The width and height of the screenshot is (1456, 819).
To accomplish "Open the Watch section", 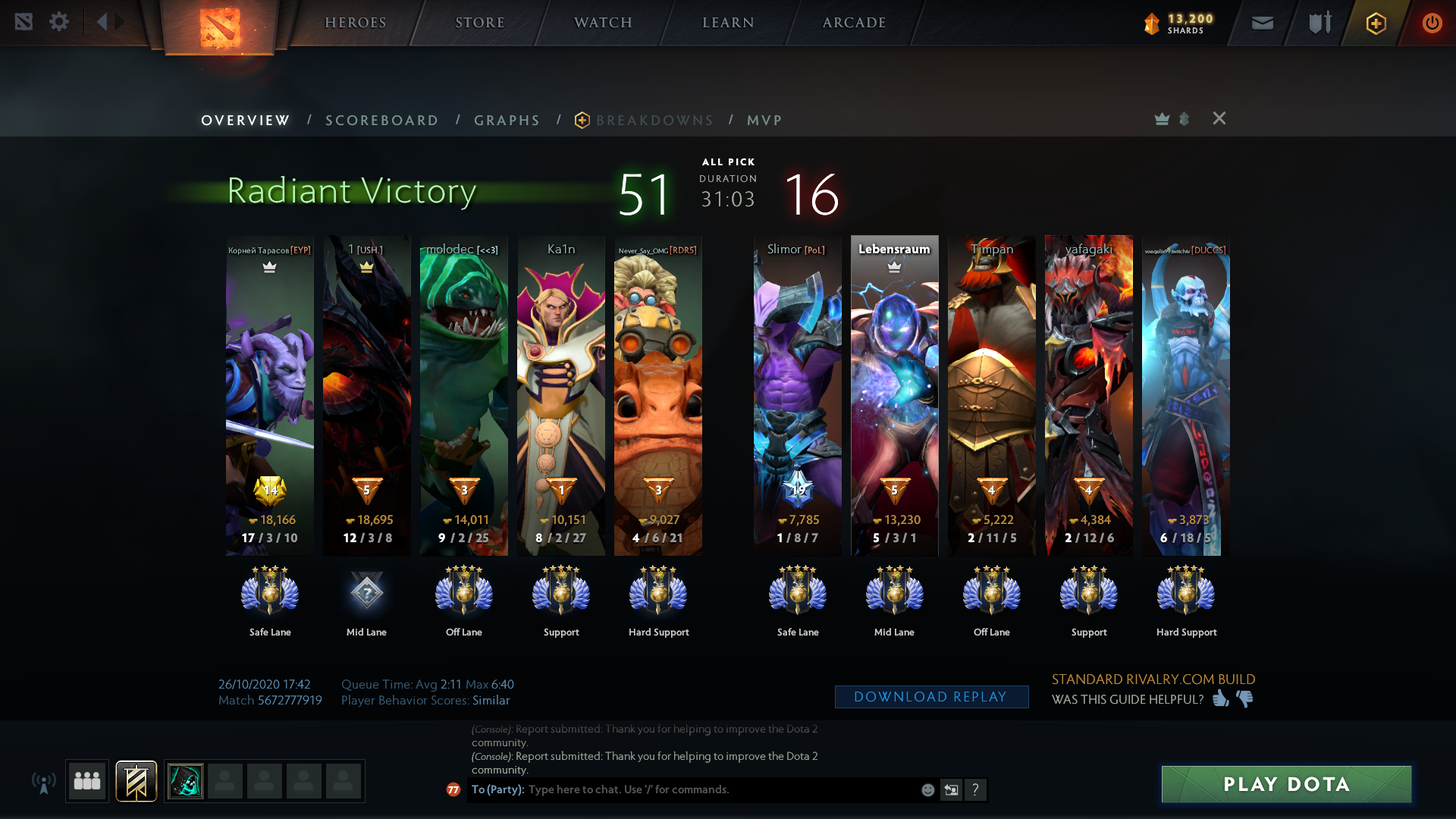I will pos(603,23).
